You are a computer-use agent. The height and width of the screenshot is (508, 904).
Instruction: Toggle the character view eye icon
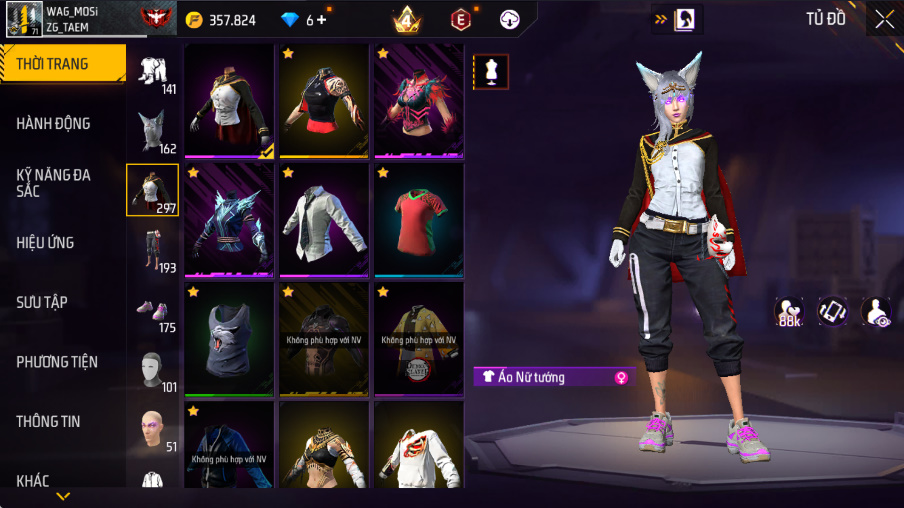(x=877, y=312)
